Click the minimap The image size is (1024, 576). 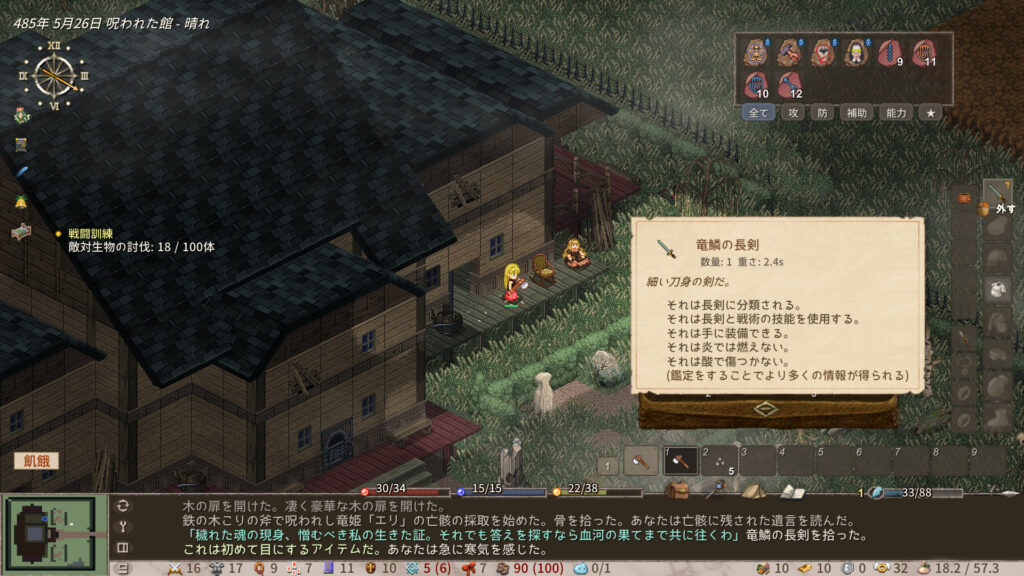point(54,530)
